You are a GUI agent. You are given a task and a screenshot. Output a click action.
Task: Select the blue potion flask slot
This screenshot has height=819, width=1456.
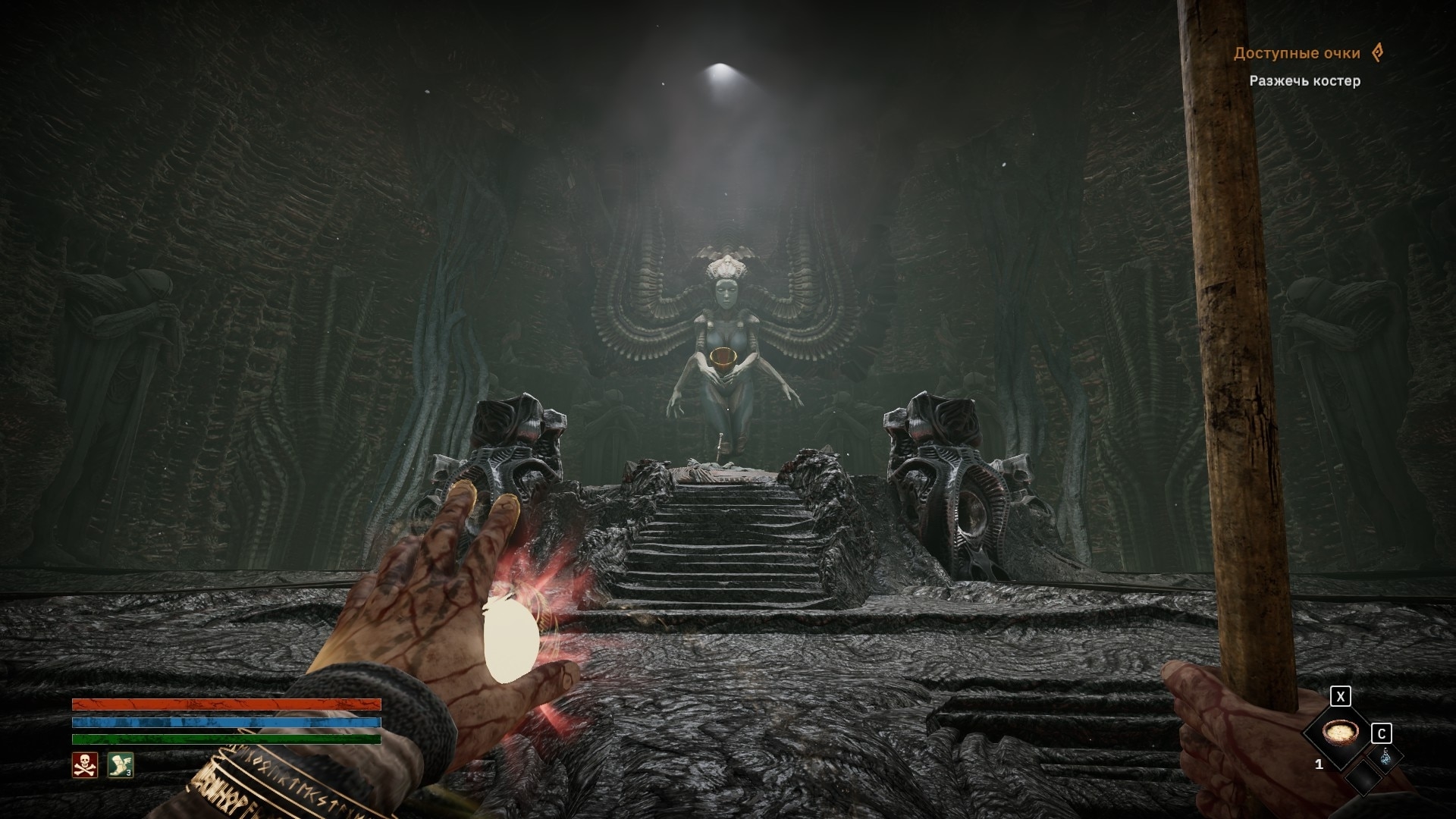1385,757
